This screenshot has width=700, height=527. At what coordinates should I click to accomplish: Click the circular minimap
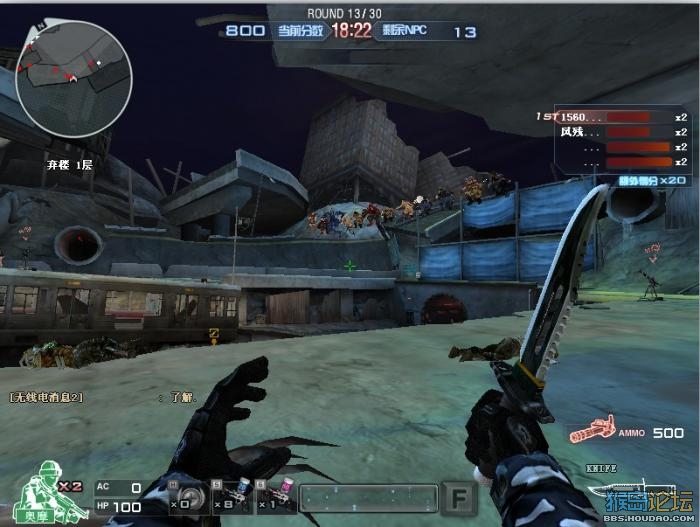tap(73, 79)
